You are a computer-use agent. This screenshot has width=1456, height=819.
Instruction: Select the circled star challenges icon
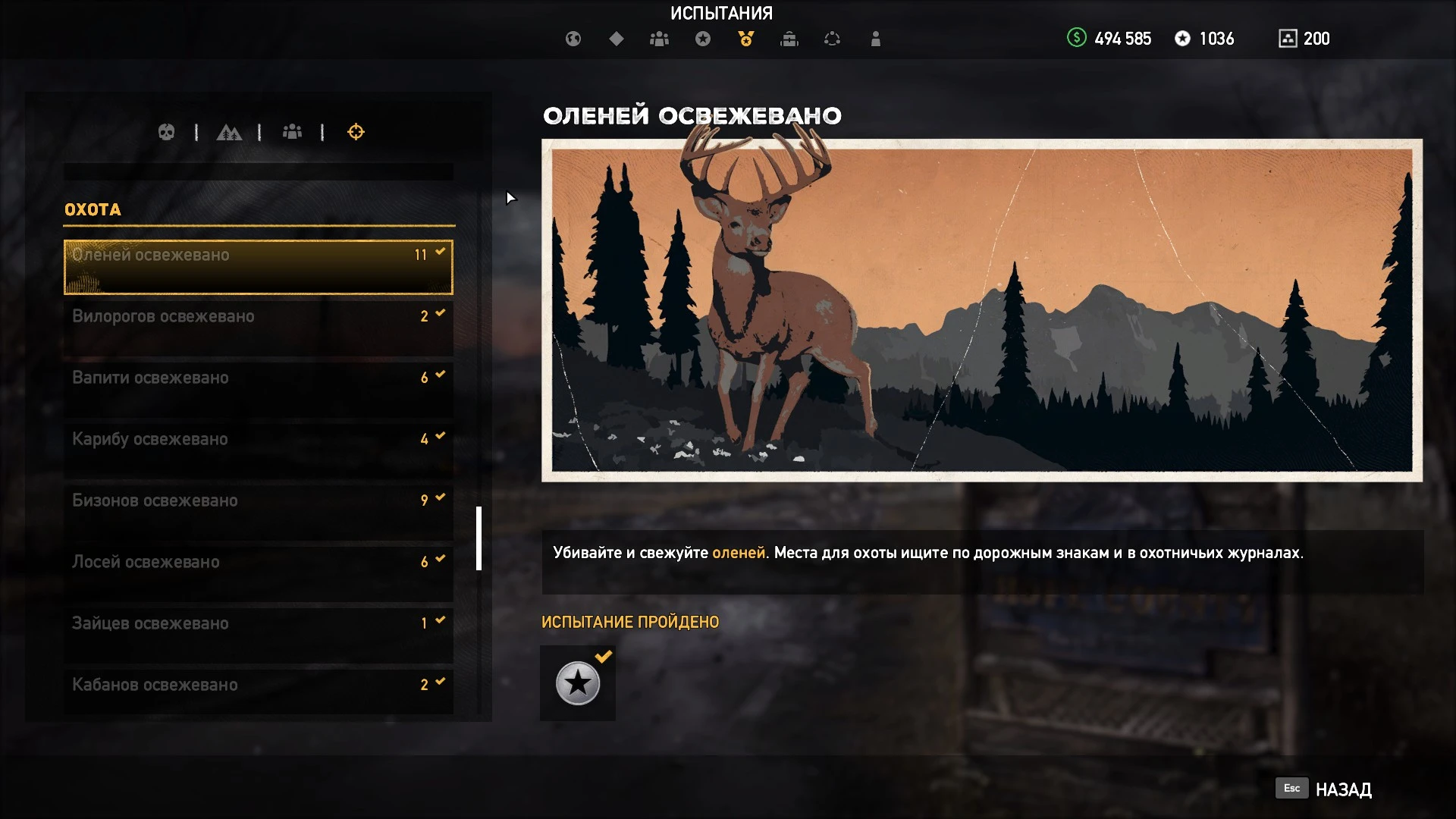tap(703, 39)
